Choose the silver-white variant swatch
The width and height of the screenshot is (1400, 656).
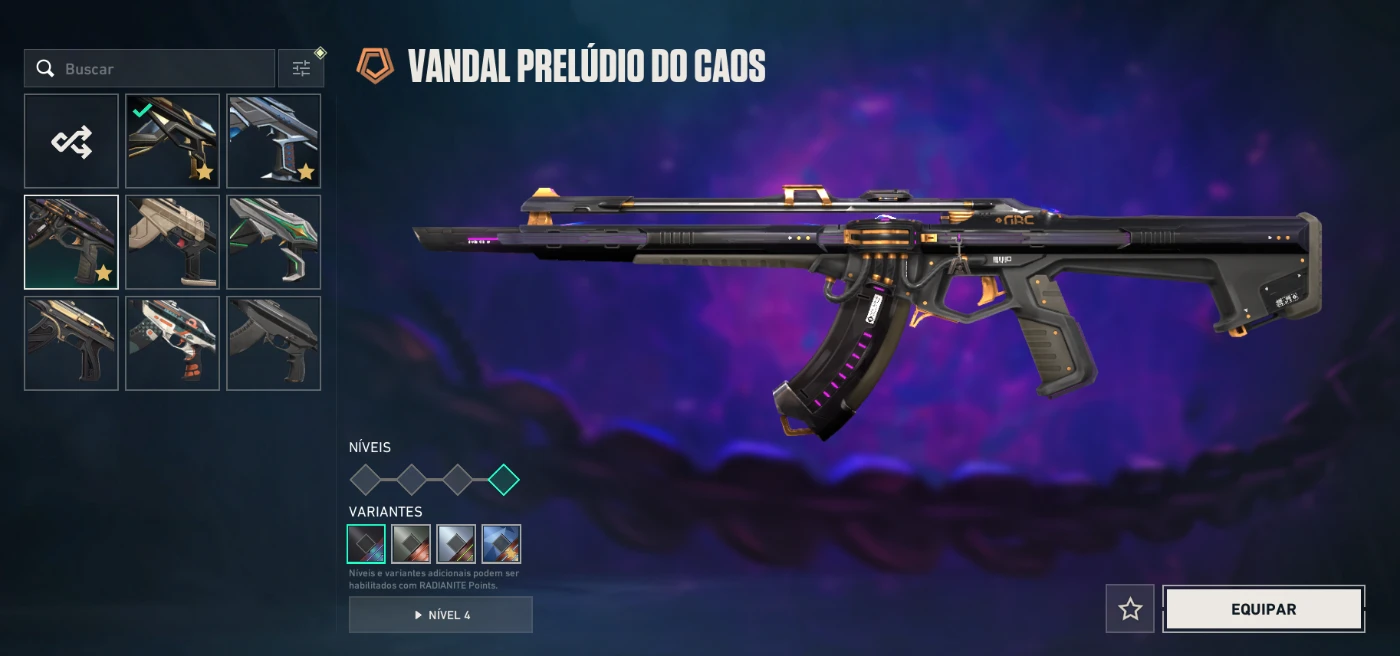pyautogui.click(x=456, y=544)
